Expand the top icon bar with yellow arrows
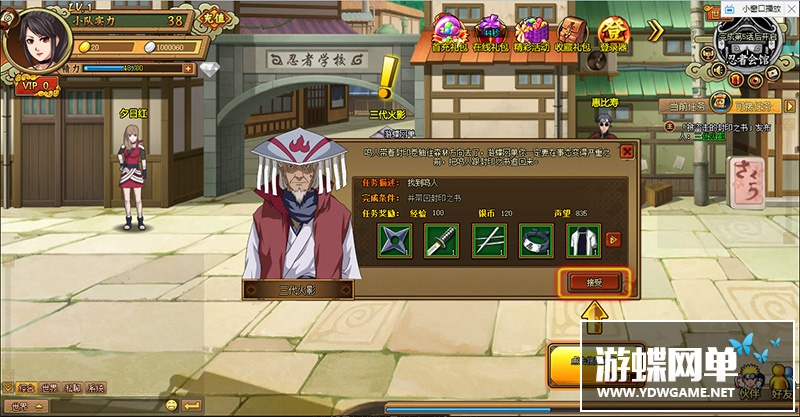 pos(656,31)
